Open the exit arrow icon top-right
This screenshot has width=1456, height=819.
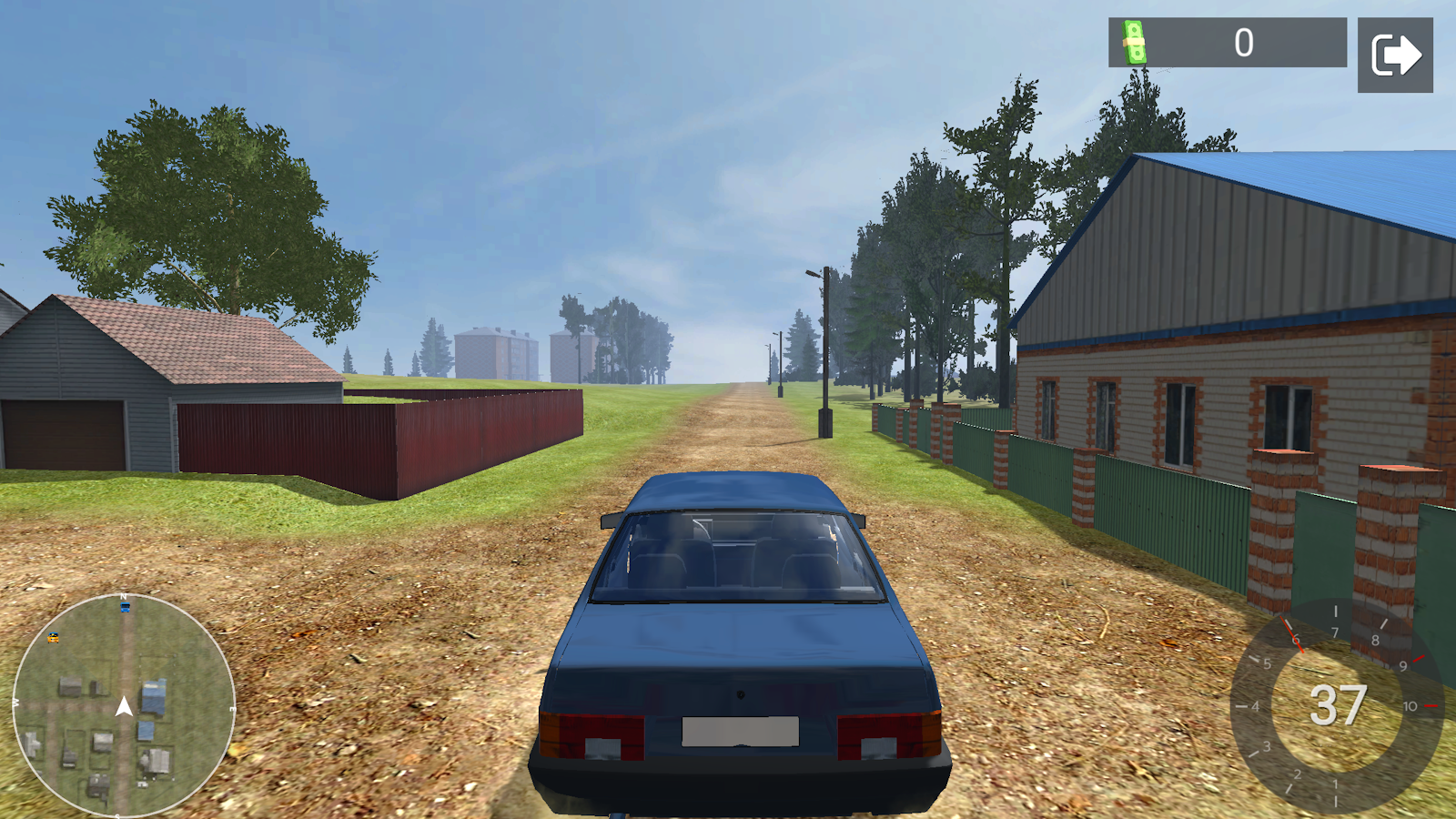pos(1394,53)
